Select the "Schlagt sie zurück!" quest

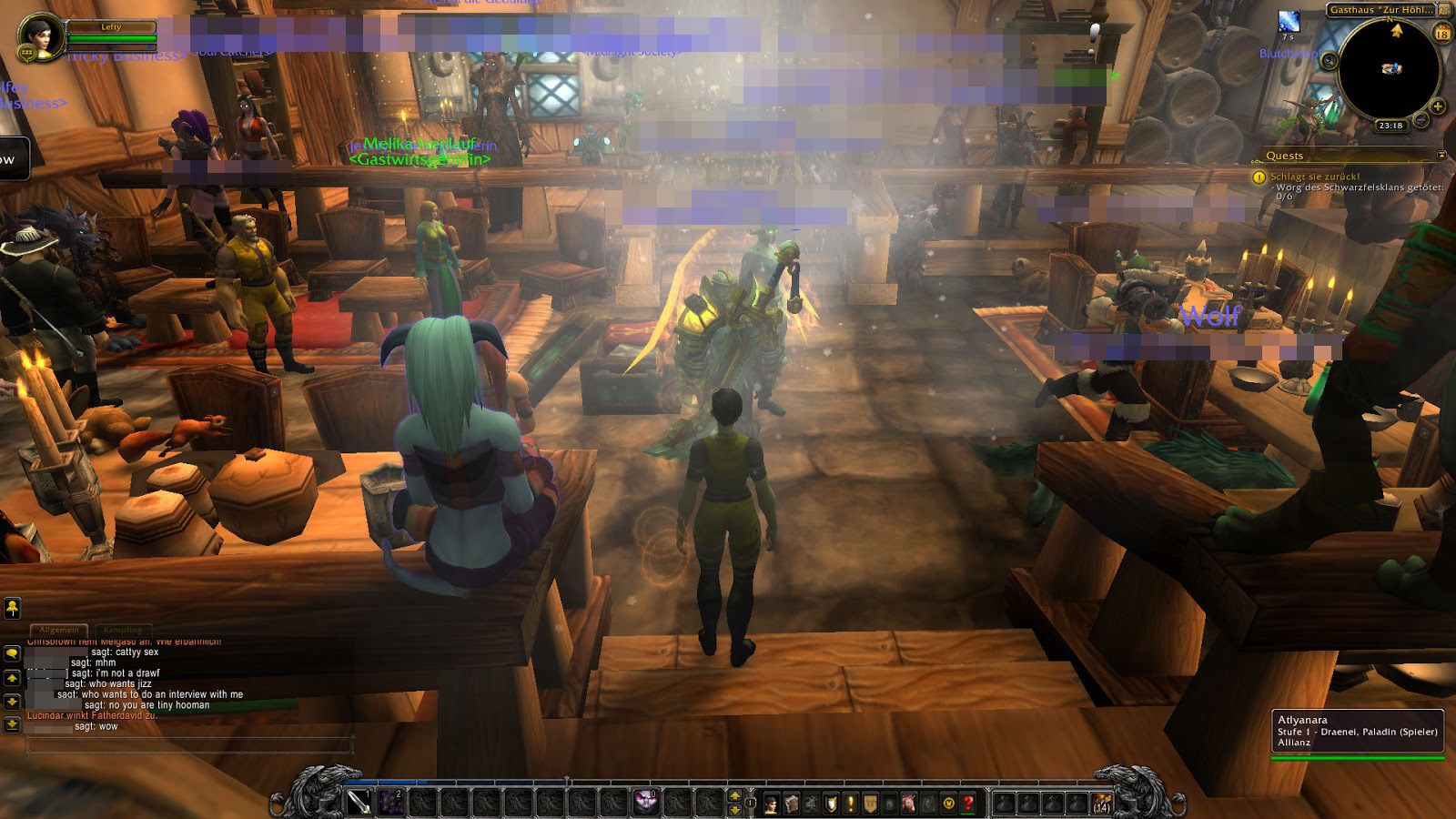1315,177
